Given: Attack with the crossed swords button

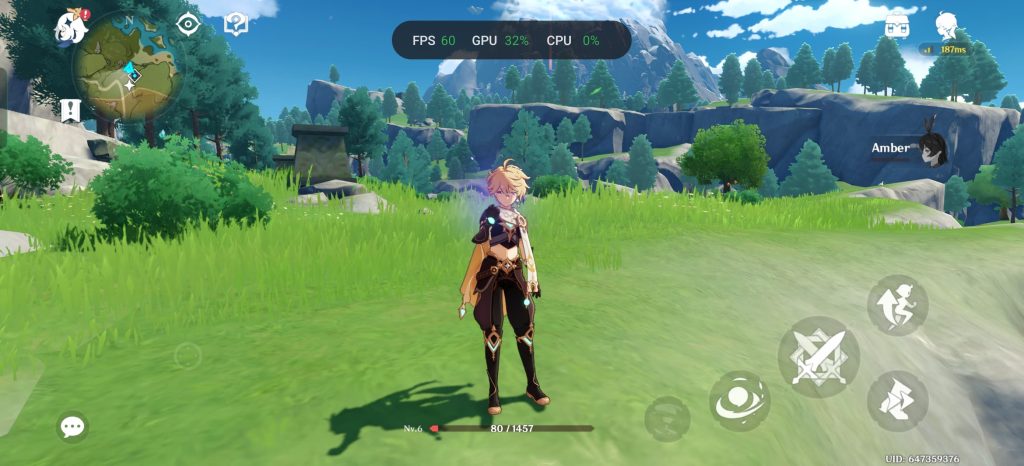Looking at the screenshot, I should pyautogui.click(x=818, y=357).
